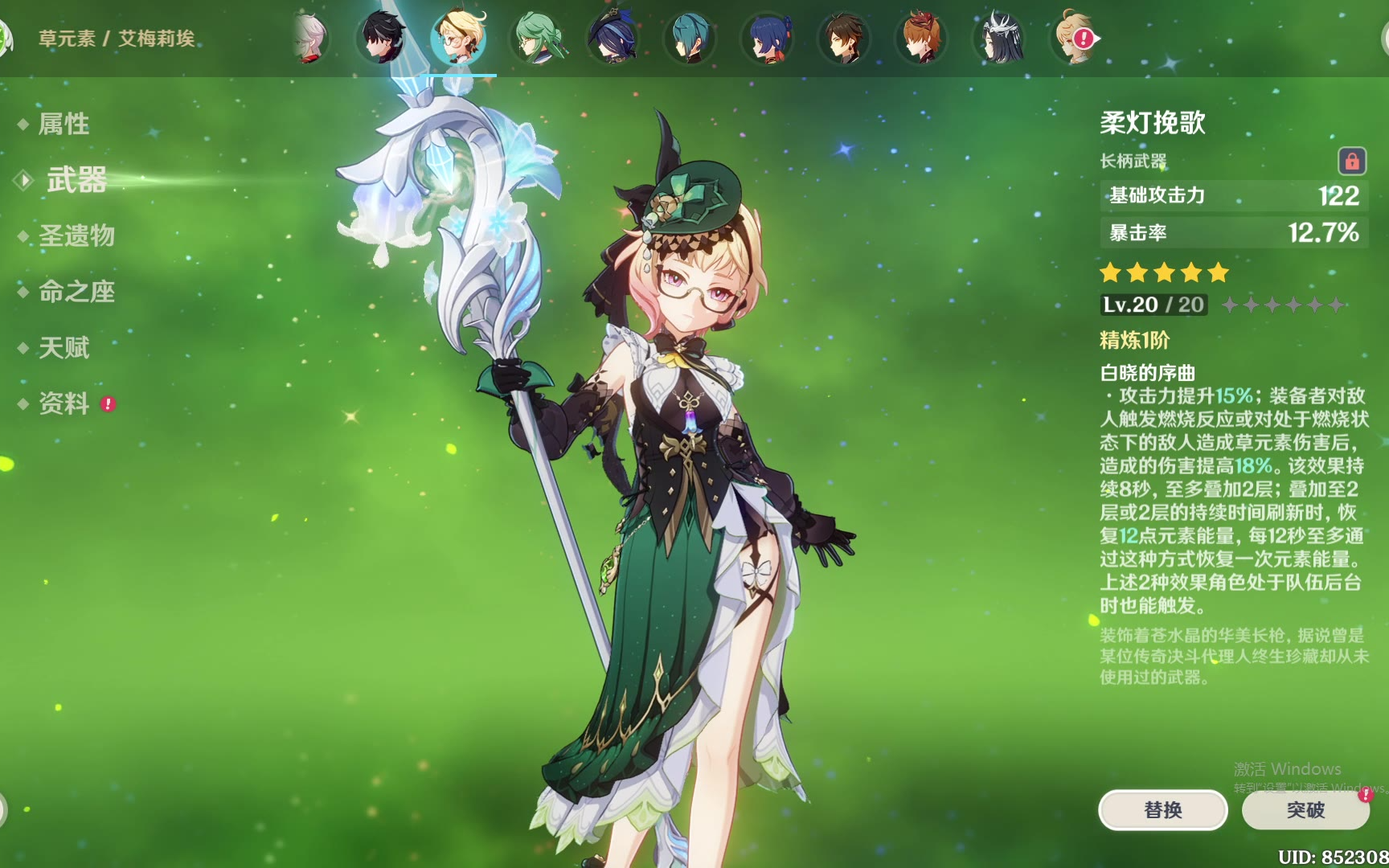Viewport: 1389px width, 868px height.
Task: Switch to Clorinde wearing the dark hat
Action: (x=613, y=38)
